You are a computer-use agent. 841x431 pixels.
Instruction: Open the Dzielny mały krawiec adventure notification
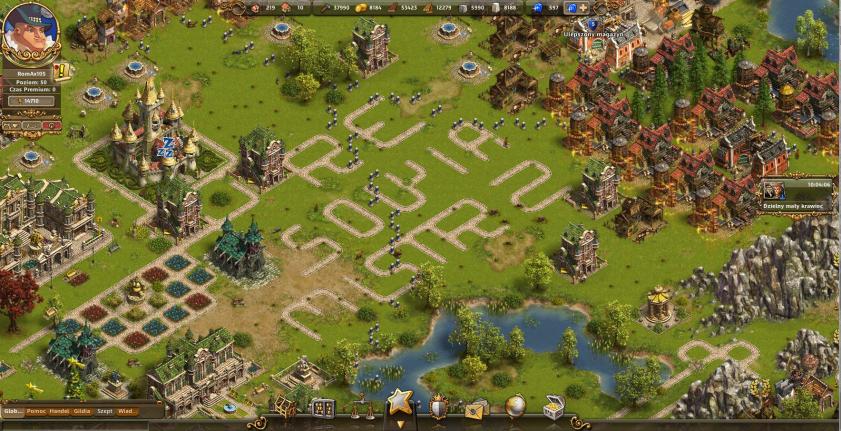[x=800, y=191]
